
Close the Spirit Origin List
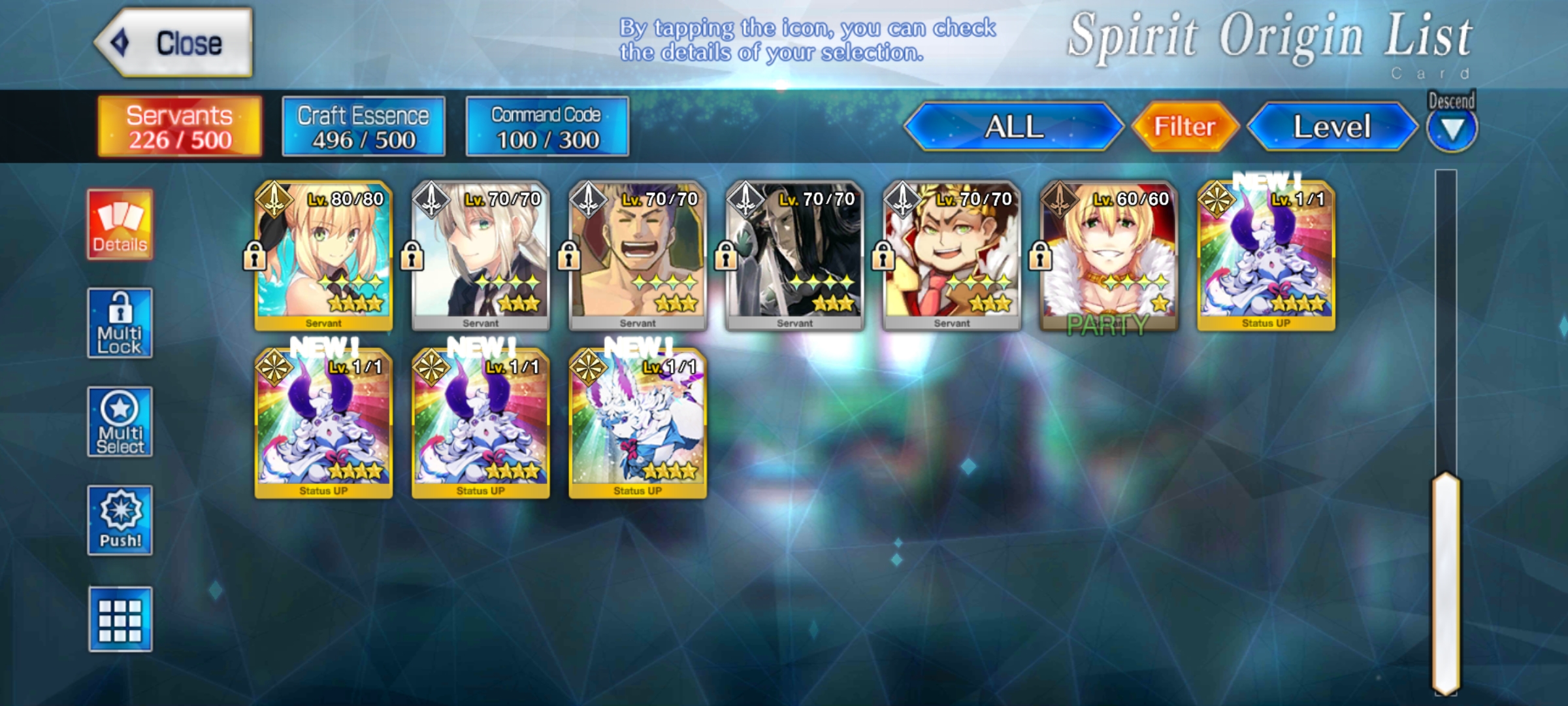click(174, 43)
